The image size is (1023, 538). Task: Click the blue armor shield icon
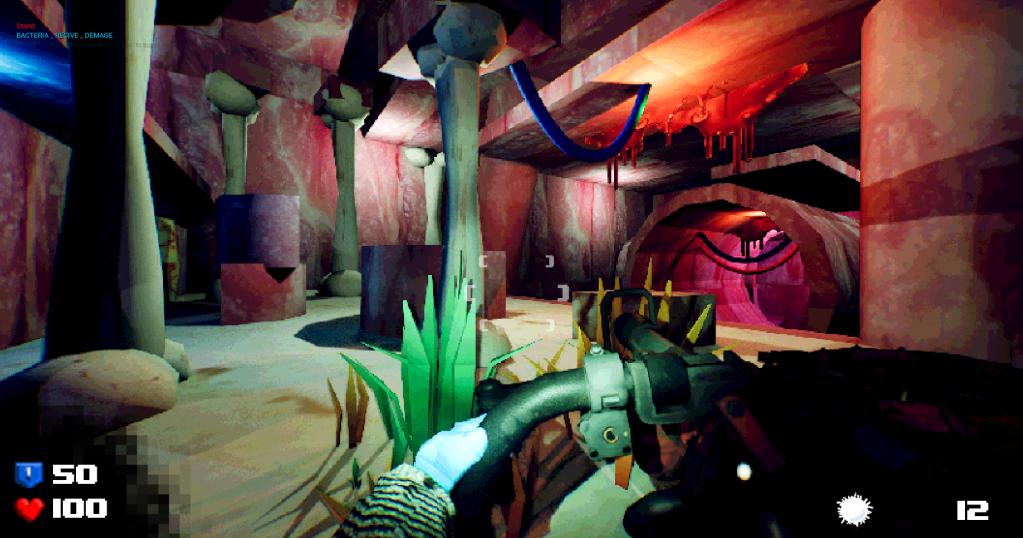click(x=28, y=474)
